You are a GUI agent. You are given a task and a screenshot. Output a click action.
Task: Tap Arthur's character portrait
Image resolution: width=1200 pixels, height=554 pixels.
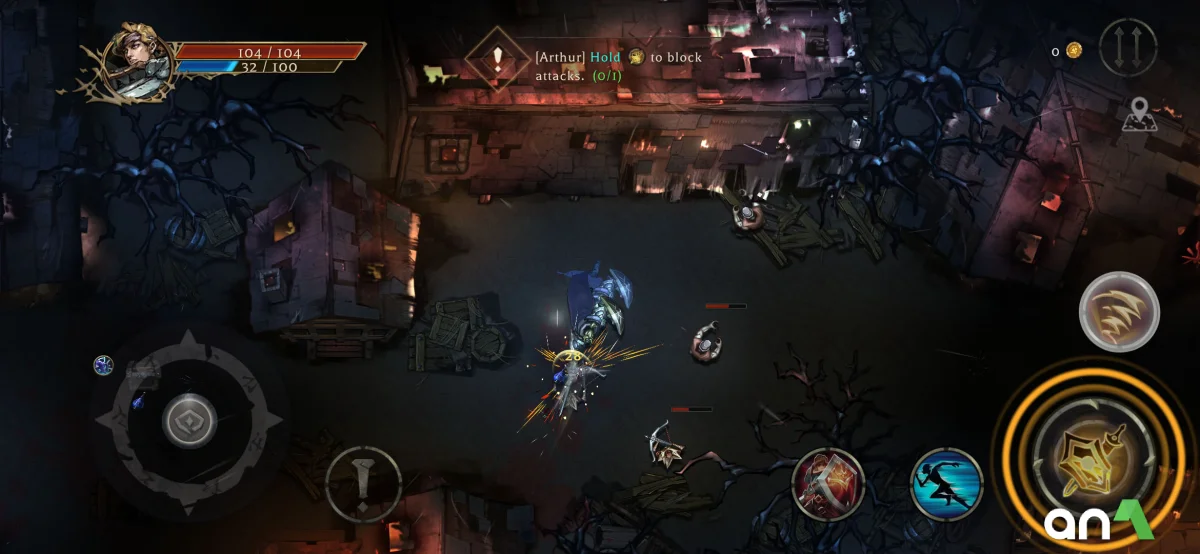point(133,60)
